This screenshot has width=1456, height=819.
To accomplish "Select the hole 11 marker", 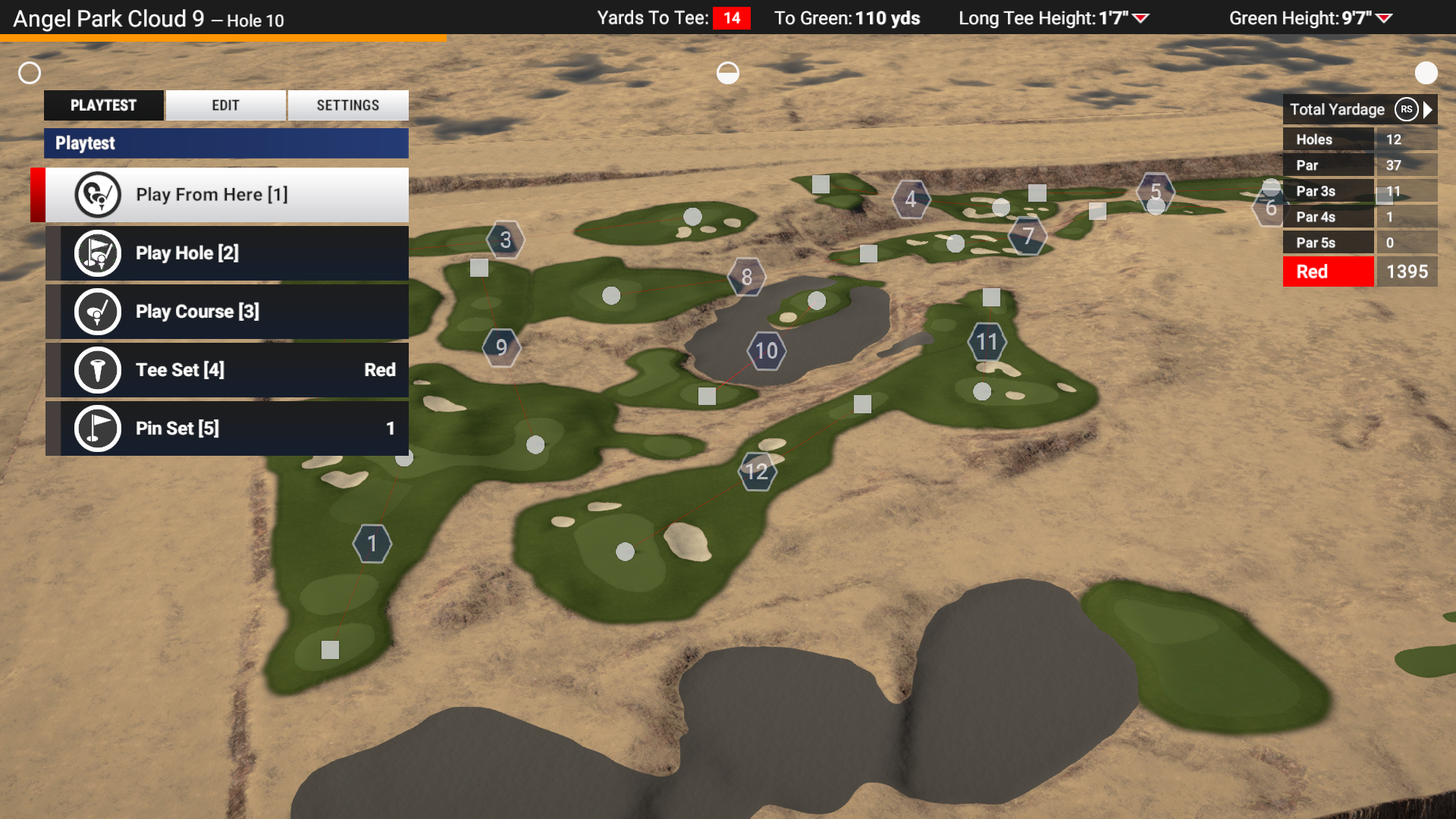I will [987, 342].
